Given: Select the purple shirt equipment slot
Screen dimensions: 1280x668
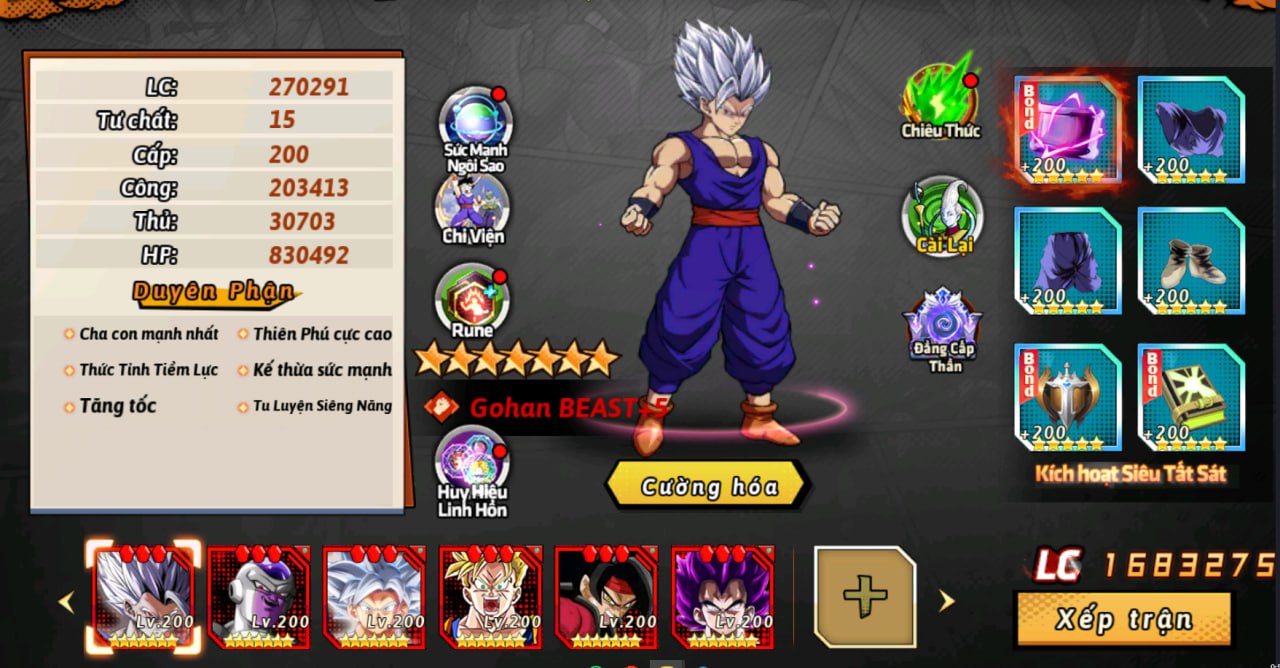Looking at the screenshot, I should point(1191,130).
